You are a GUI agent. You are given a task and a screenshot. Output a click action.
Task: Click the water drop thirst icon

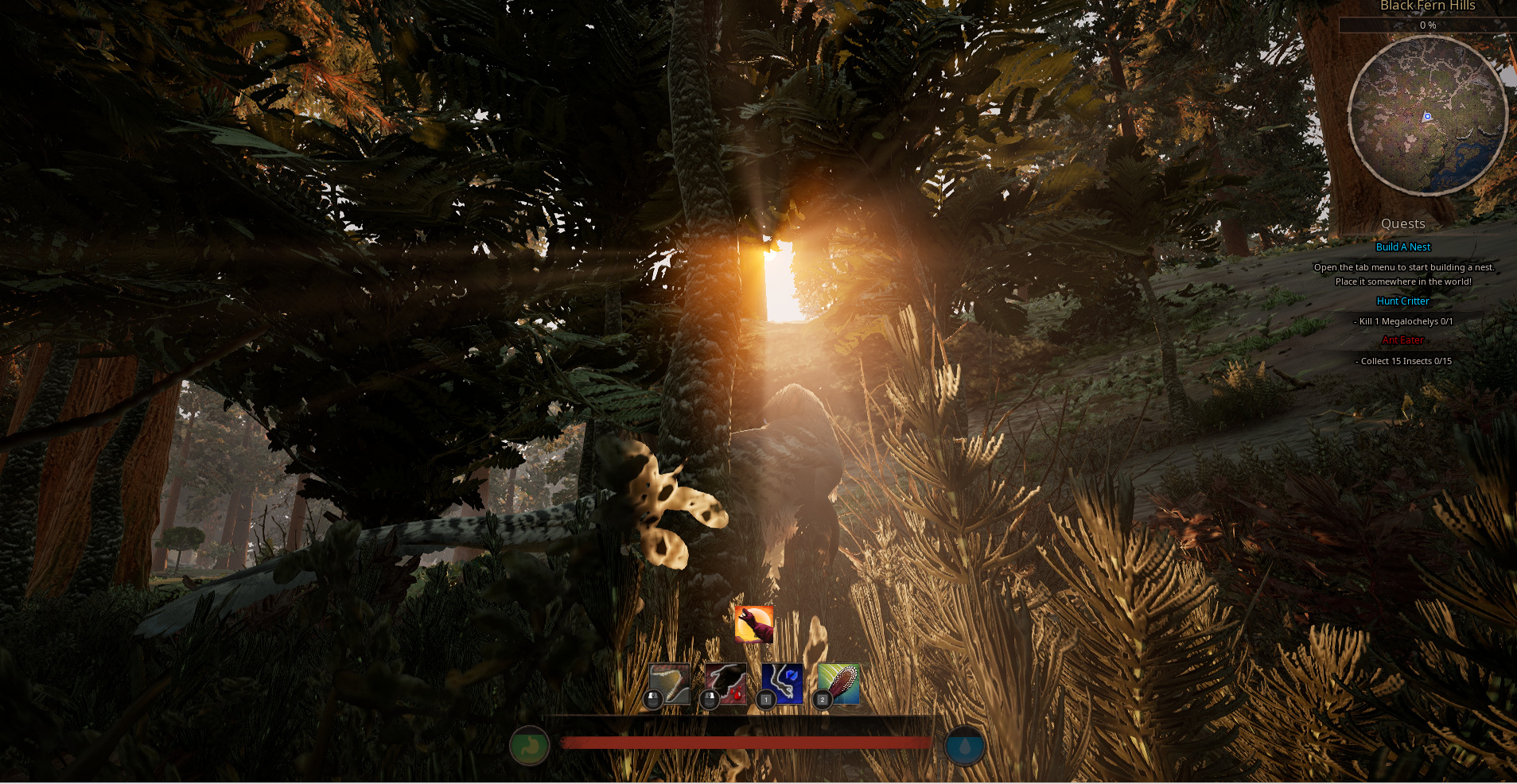[965, 747]
